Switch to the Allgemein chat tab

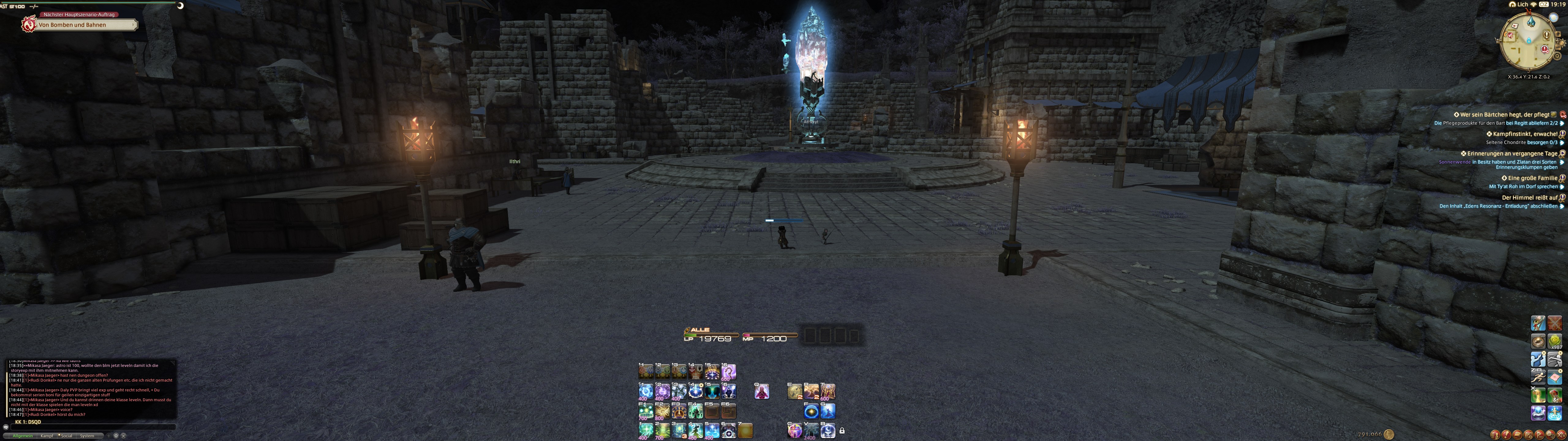[23, 435]
